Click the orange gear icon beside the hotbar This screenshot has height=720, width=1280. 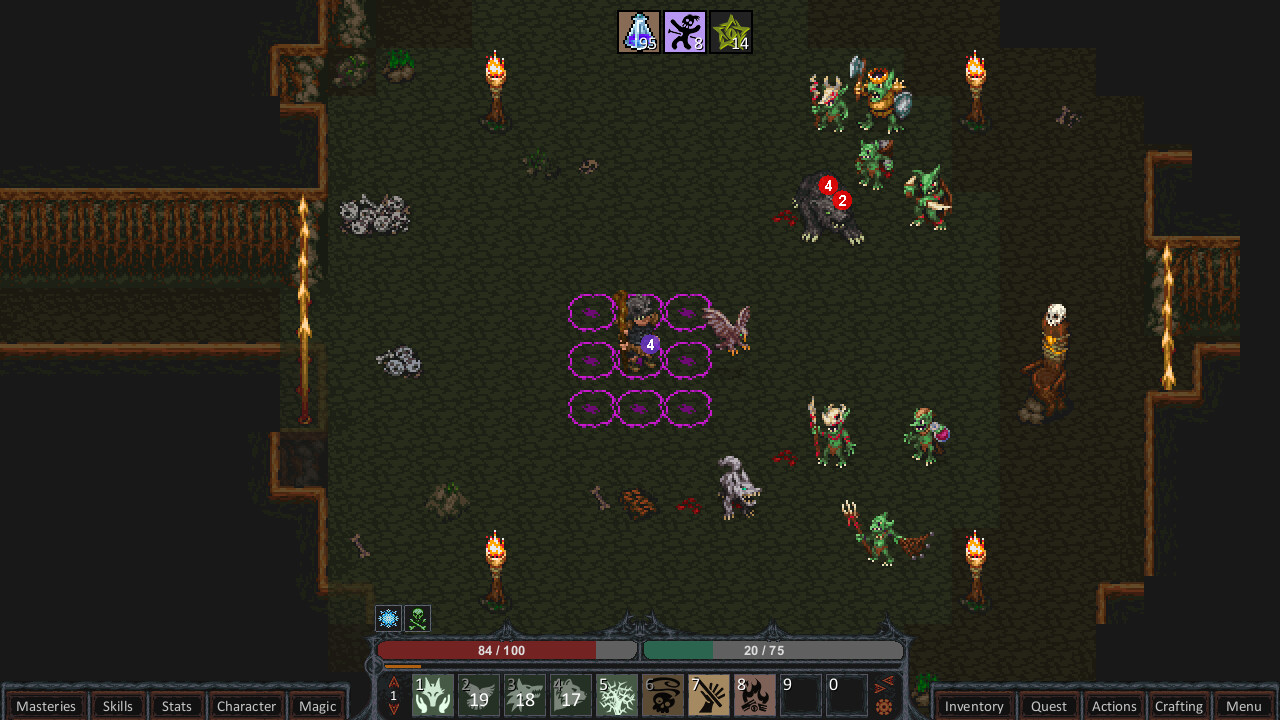pyautogui.click(x=884, y=707)
